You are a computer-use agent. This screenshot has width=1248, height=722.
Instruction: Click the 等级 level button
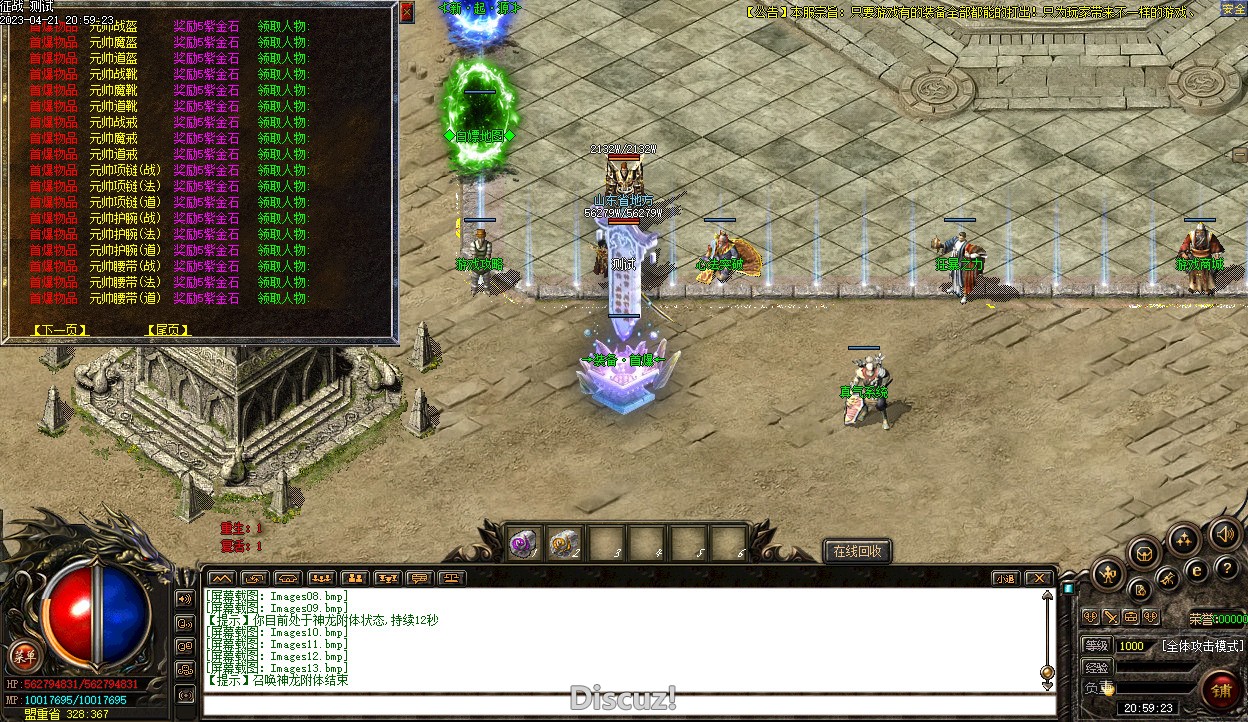tap(1097, 646)
